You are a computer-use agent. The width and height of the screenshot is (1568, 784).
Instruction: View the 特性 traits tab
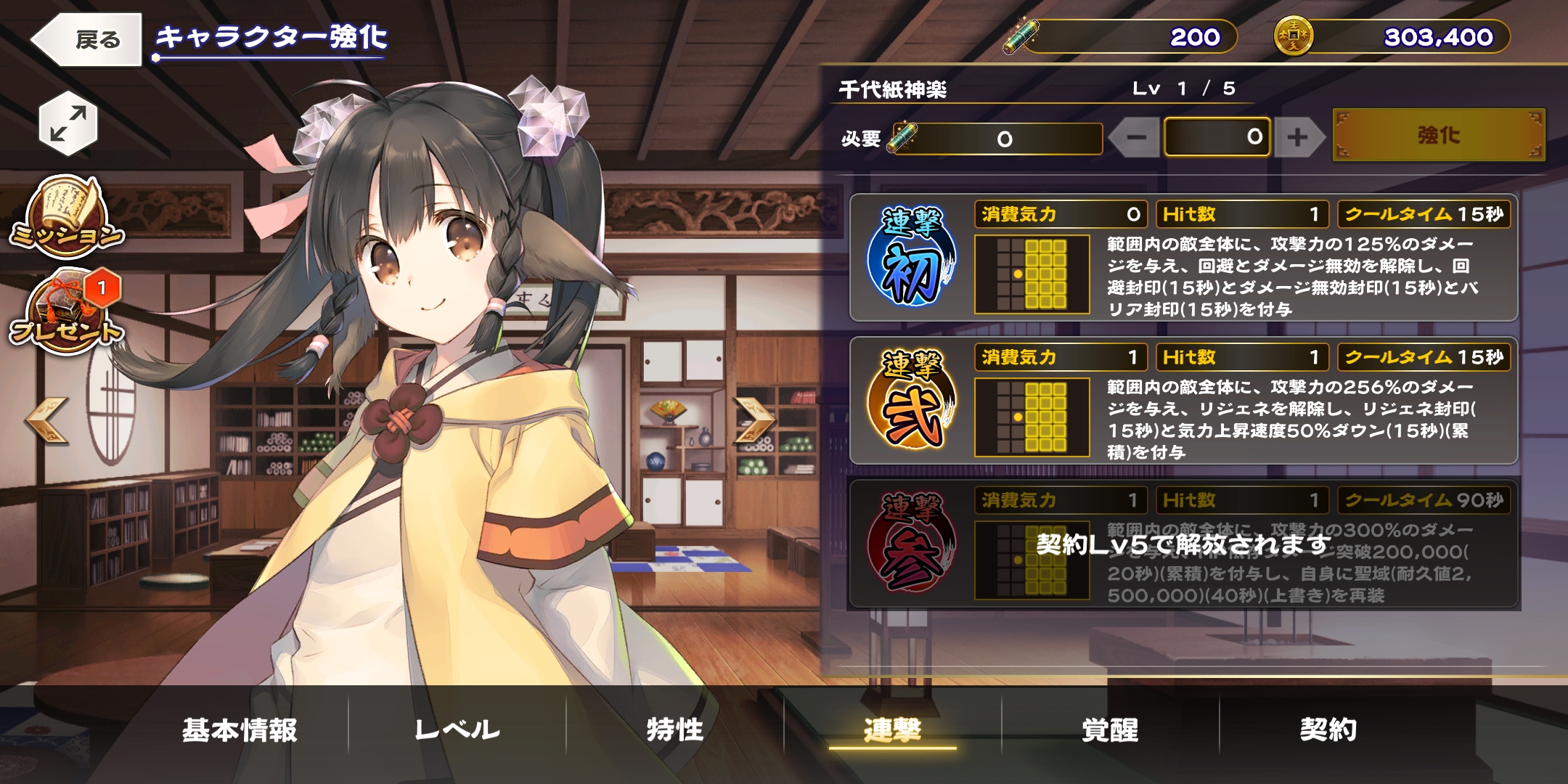point(675,730)
